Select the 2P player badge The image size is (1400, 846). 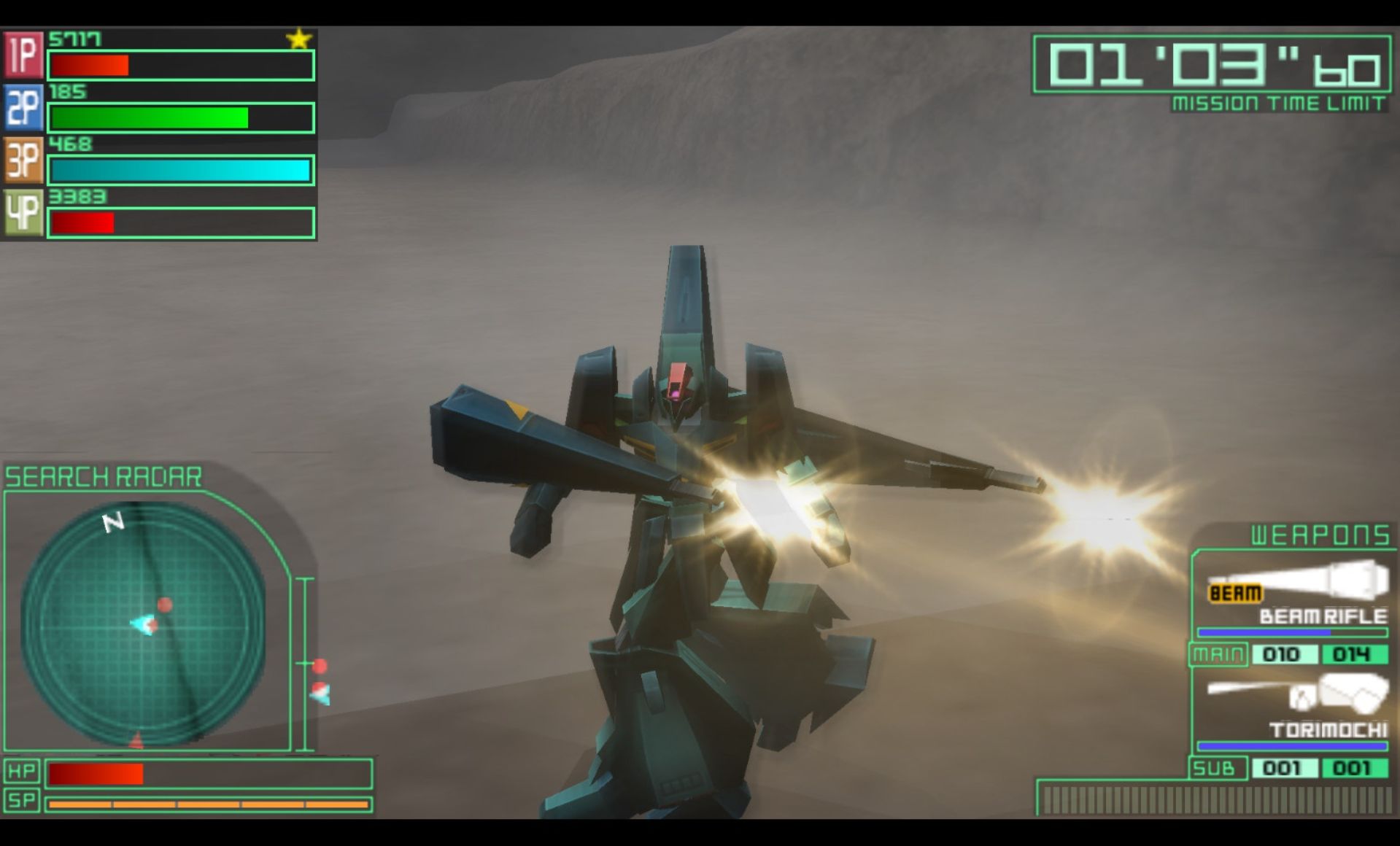click(23, 107)
